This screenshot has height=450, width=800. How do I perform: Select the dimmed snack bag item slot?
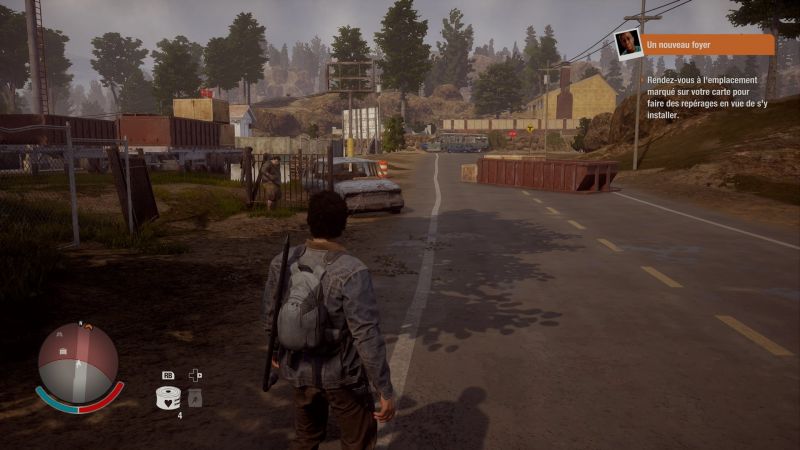tap(195, 398)
